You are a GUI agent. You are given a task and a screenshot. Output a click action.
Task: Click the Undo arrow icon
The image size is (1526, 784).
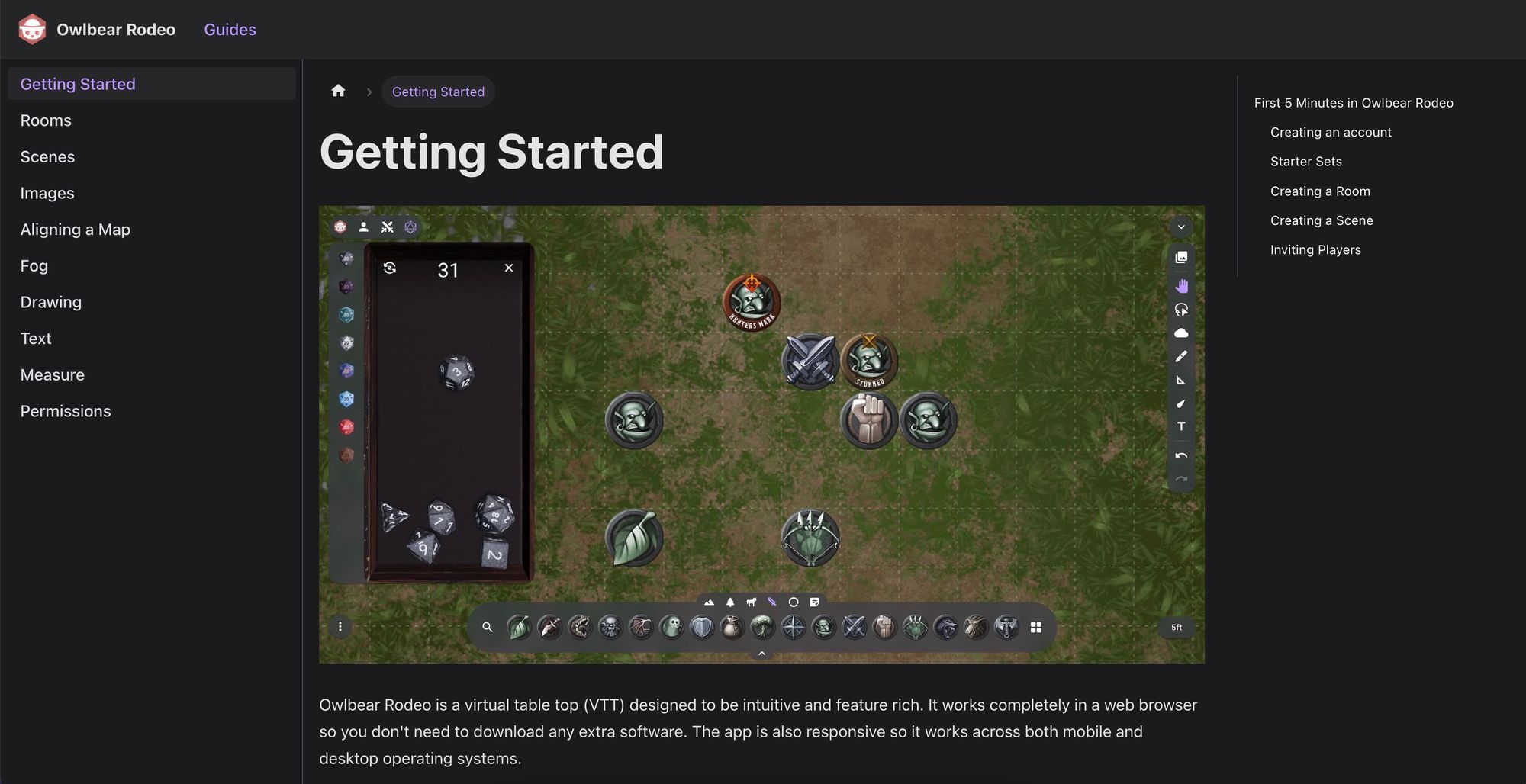coord(1181,455)
